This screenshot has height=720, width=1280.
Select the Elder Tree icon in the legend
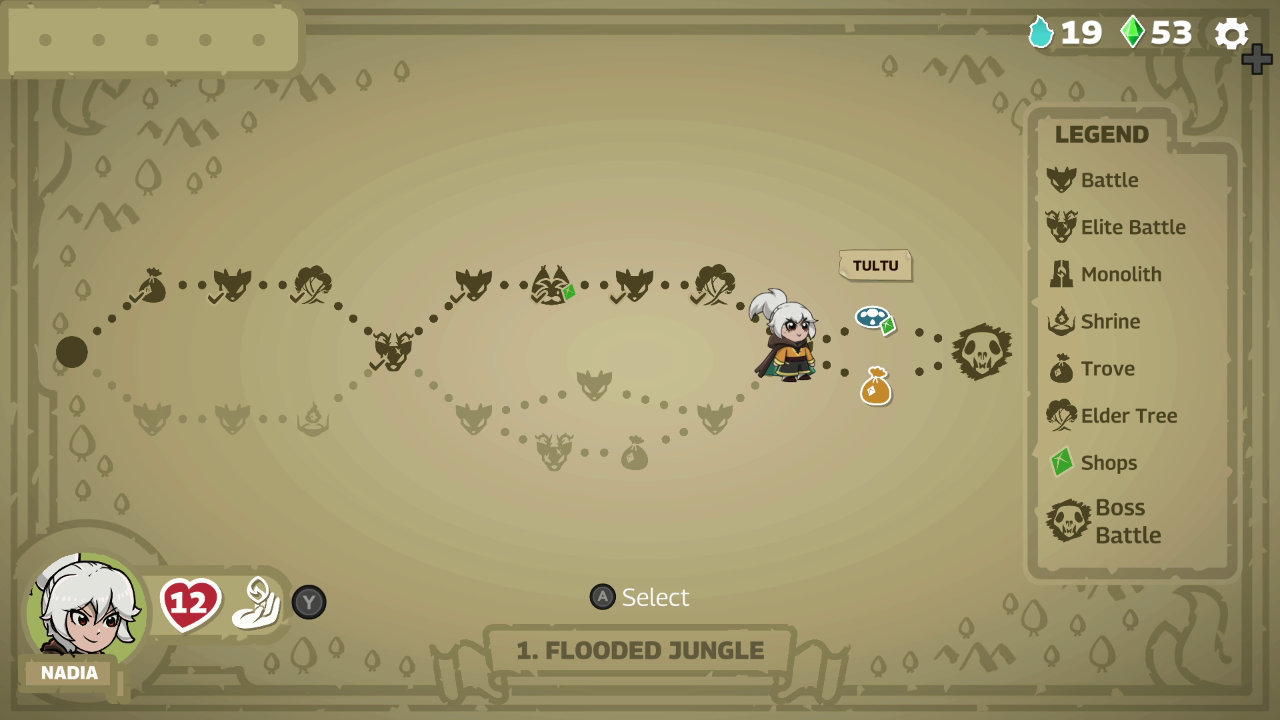[x=1063, y=415]
